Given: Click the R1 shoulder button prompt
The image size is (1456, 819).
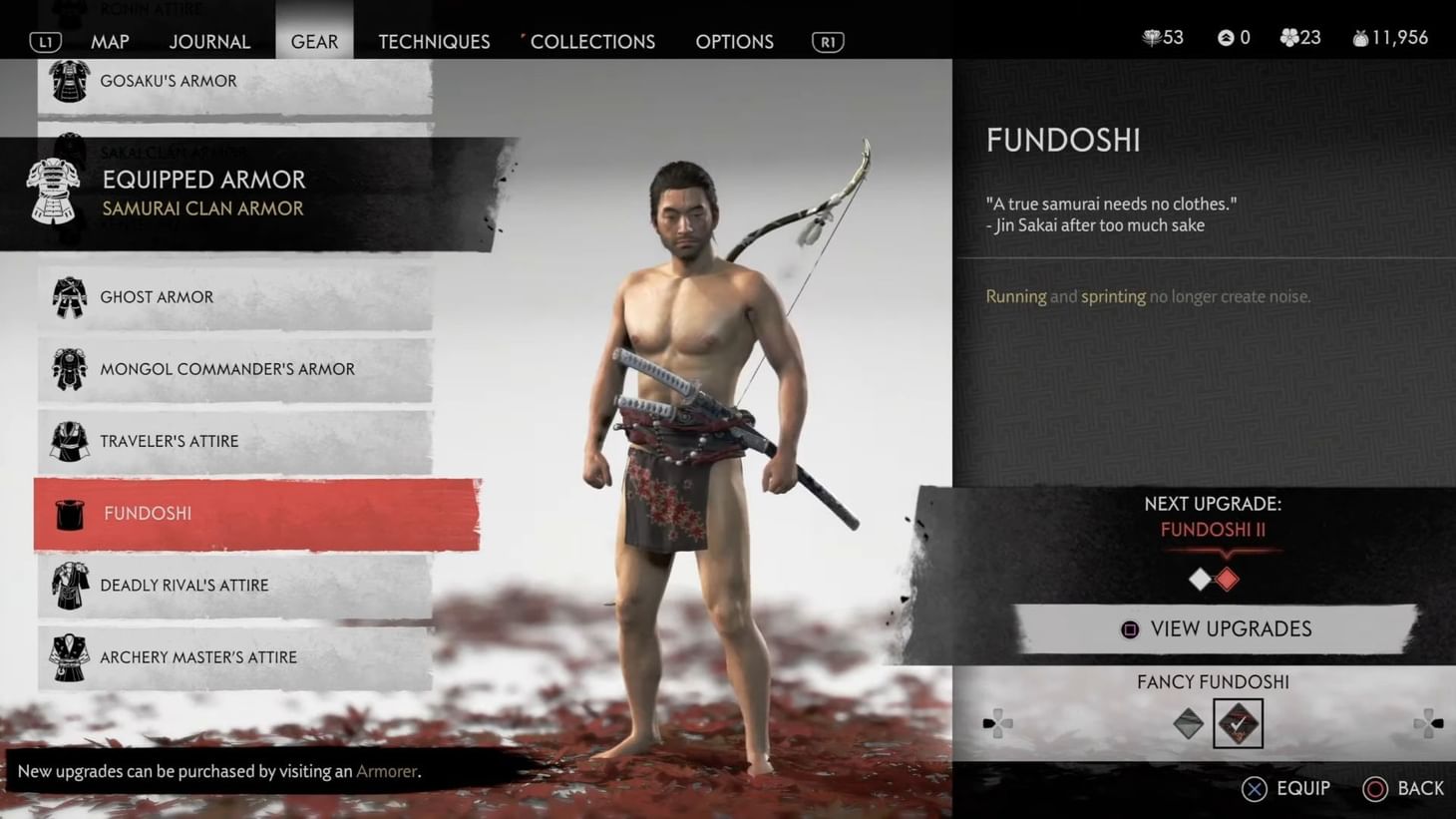Looking at the screenshot, I should [x=827, y=42].
